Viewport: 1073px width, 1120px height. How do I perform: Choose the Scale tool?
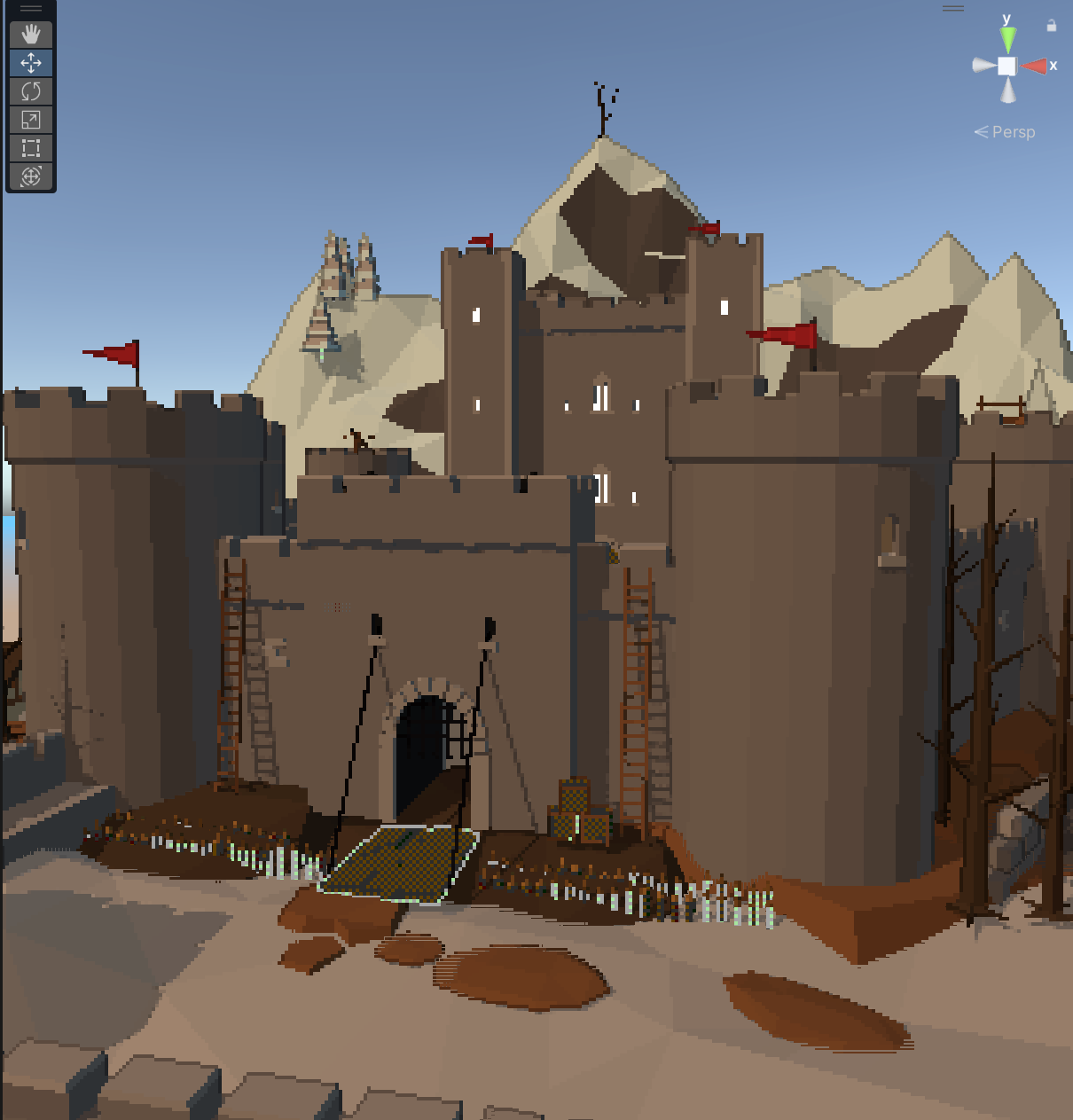[31, 120]
